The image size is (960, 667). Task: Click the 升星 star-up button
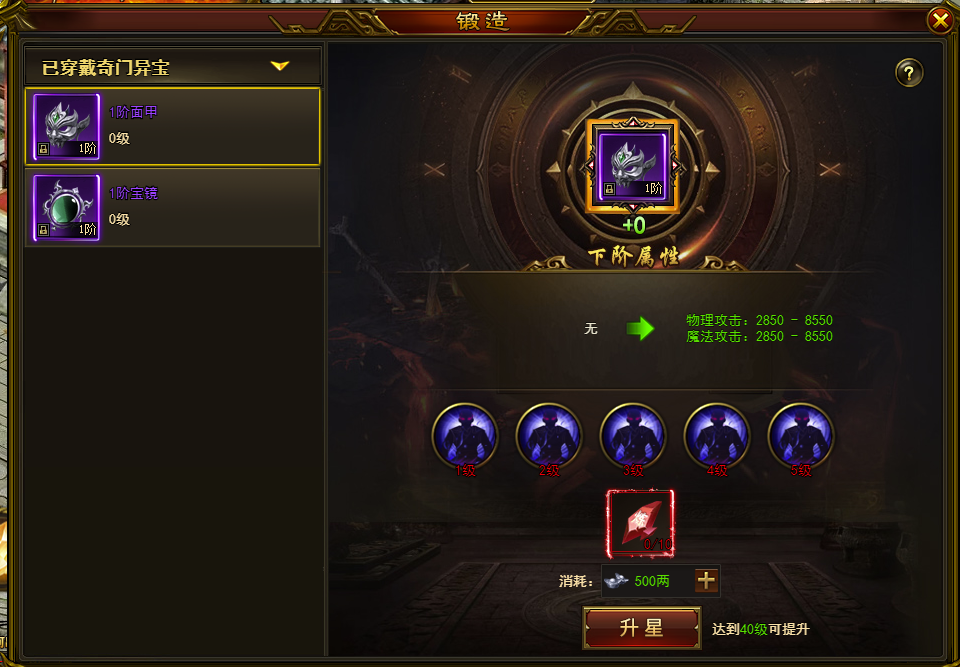pos(641,628)
